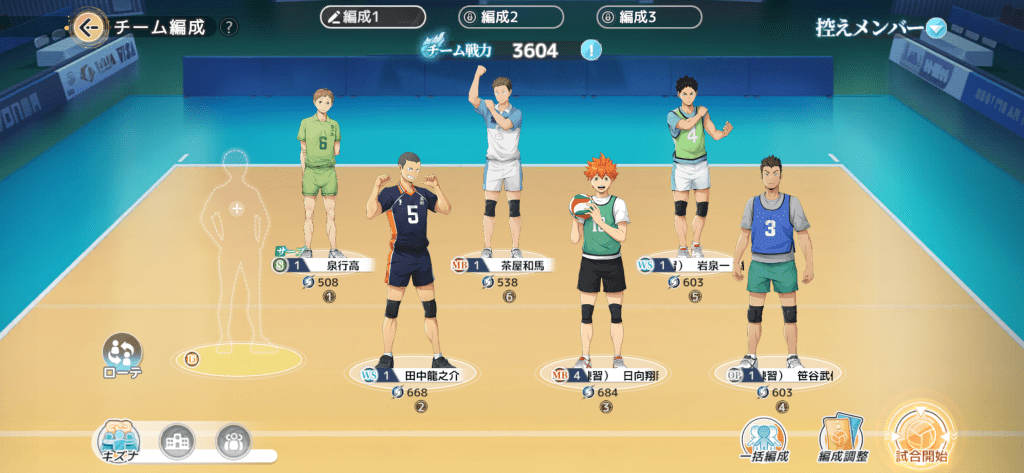The width and height of the screenshot is (1024, 473).
Task: Open the team formation help question mark
Action: [x=230, y=28]
